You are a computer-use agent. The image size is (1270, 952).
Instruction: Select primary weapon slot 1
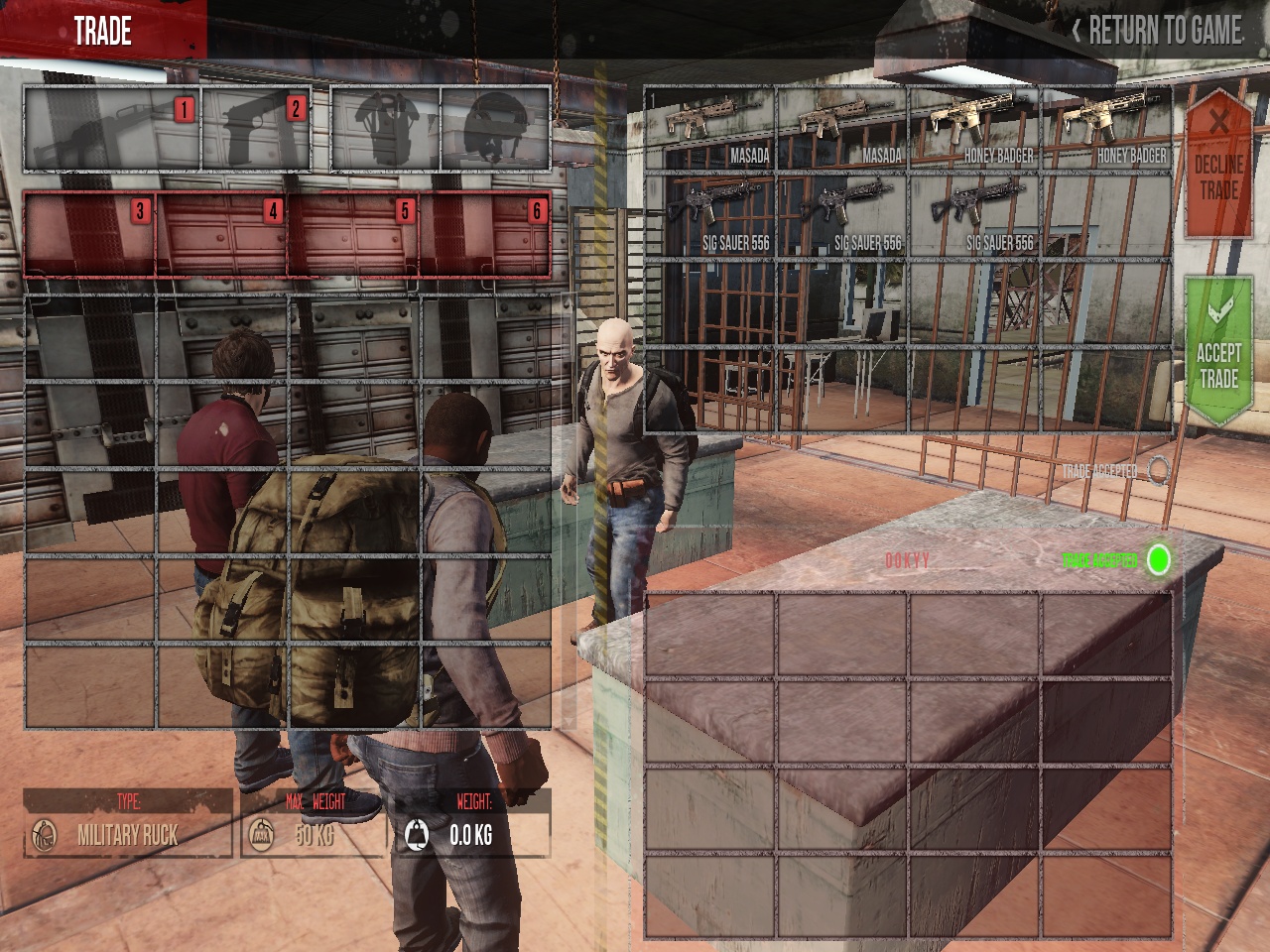tap(112, 130)
